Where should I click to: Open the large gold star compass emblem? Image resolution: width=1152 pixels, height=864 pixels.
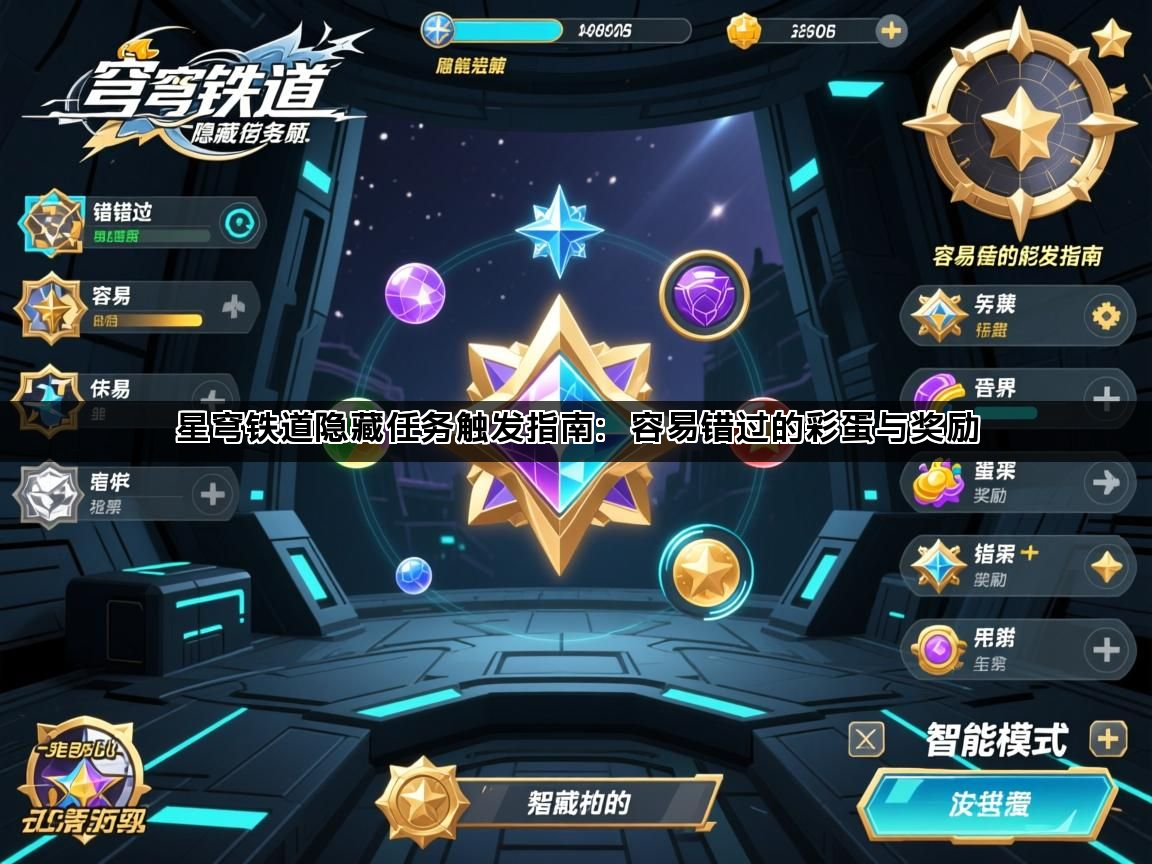click(x=1020, y=127)
